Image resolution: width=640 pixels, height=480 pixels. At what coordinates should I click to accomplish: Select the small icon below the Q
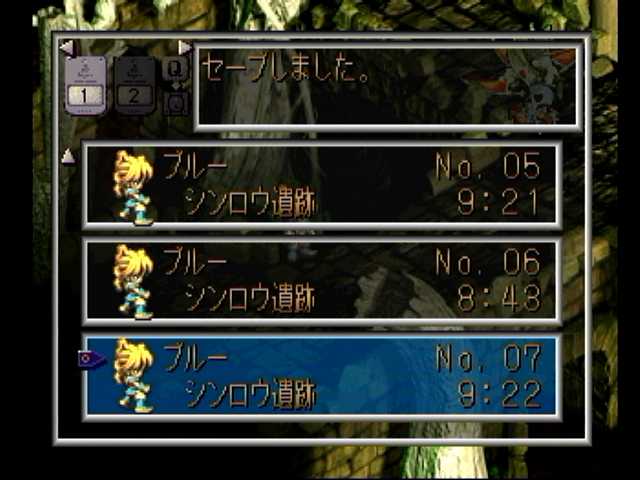point(176,101)
